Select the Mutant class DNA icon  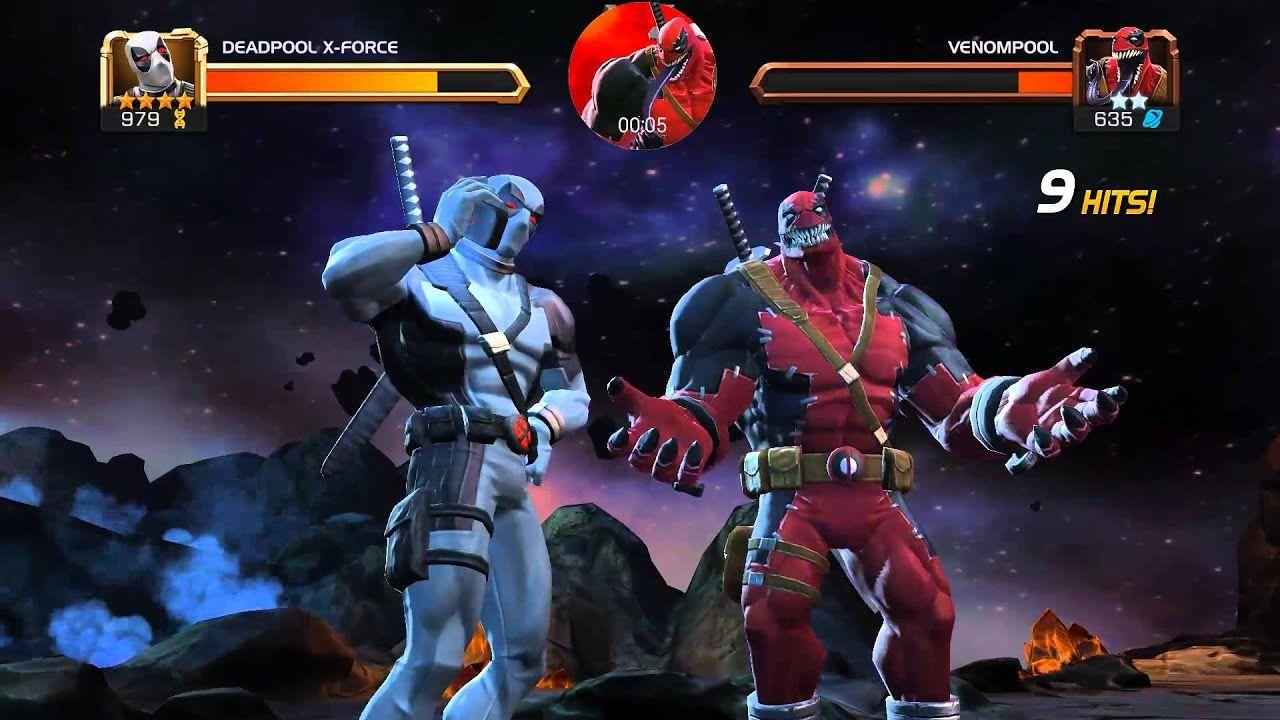point(180,119)
